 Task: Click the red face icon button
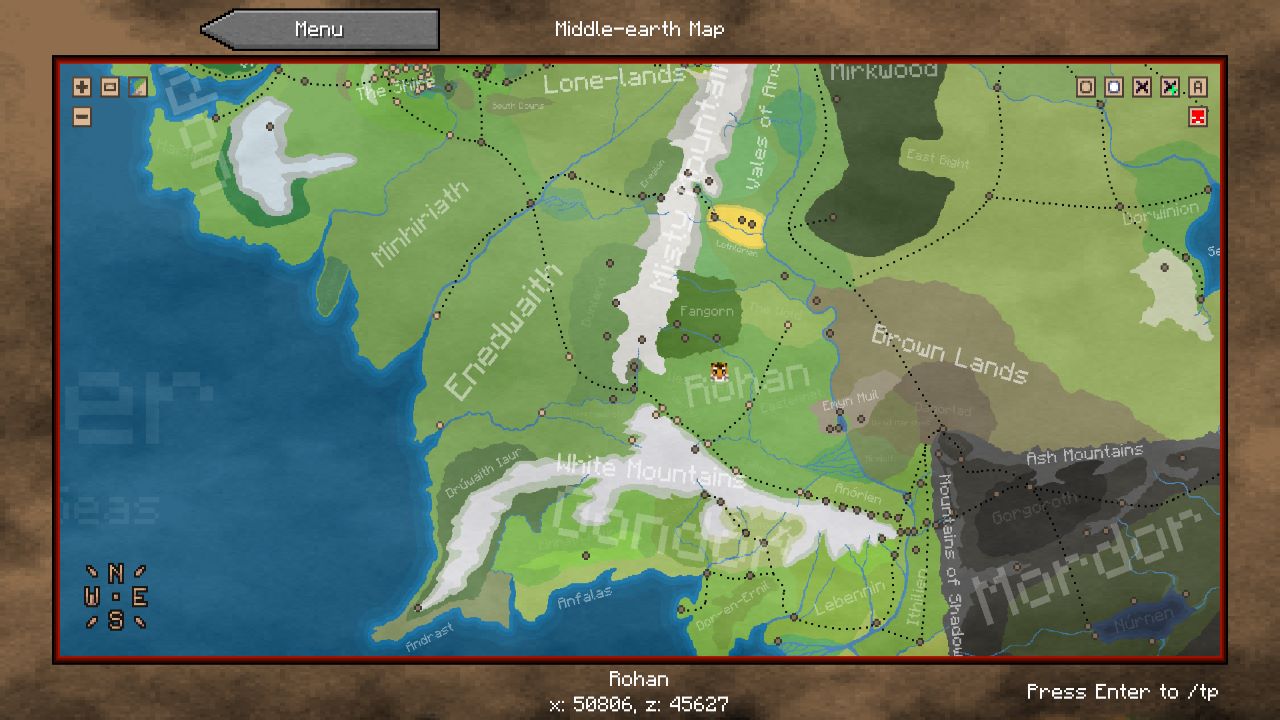[x=1198, y=117]
